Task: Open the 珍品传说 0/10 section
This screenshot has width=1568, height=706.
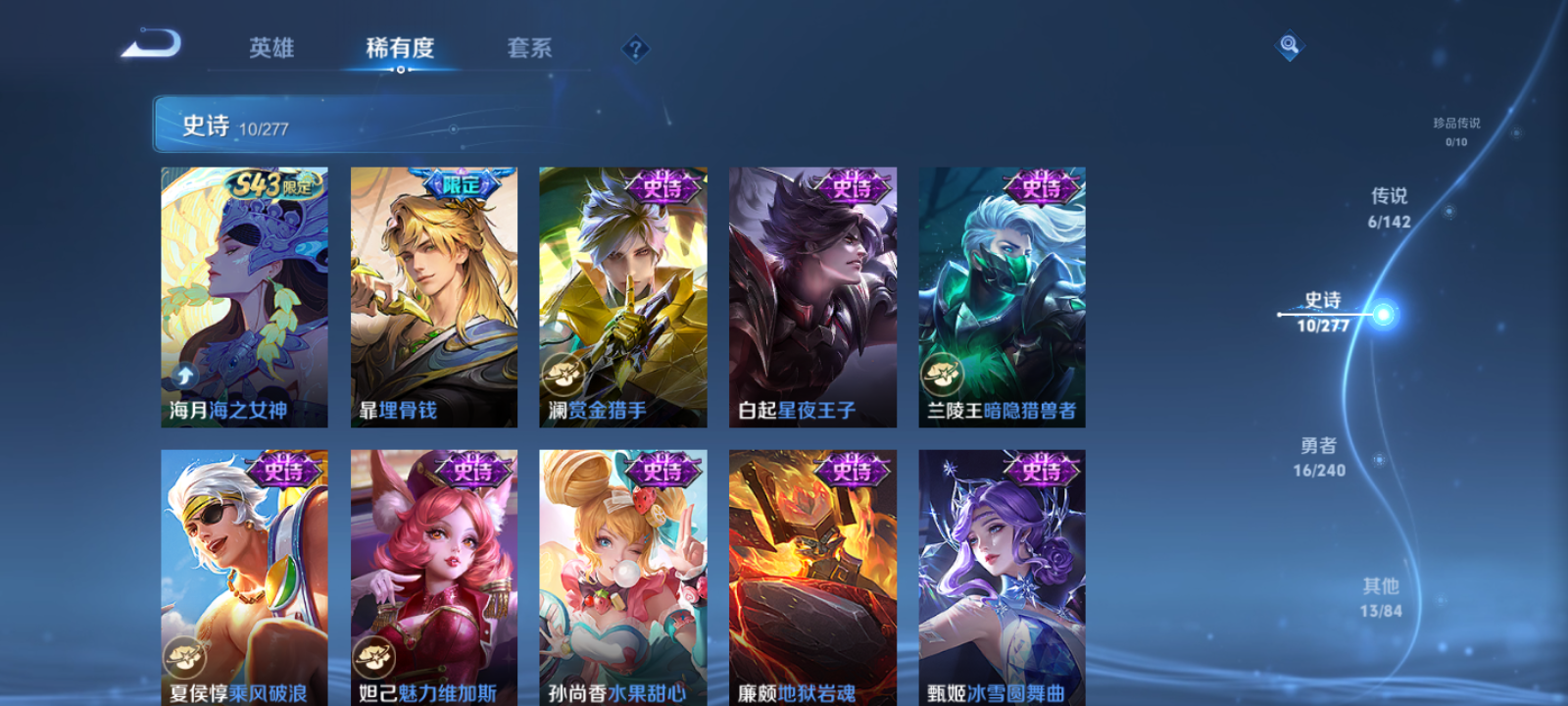Action: 1455,132
